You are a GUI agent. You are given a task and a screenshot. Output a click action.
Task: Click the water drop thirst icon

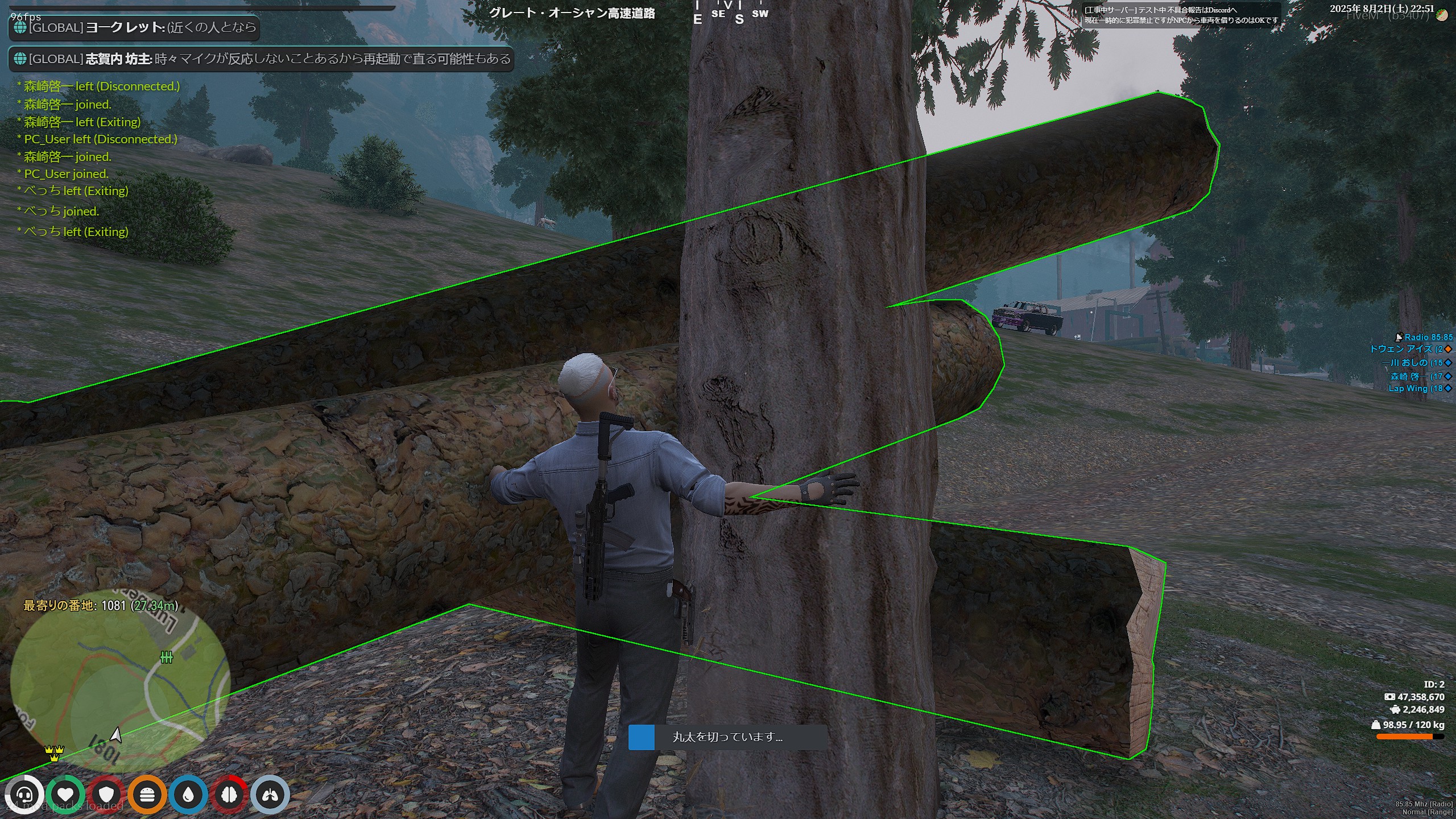pos(188,795)
